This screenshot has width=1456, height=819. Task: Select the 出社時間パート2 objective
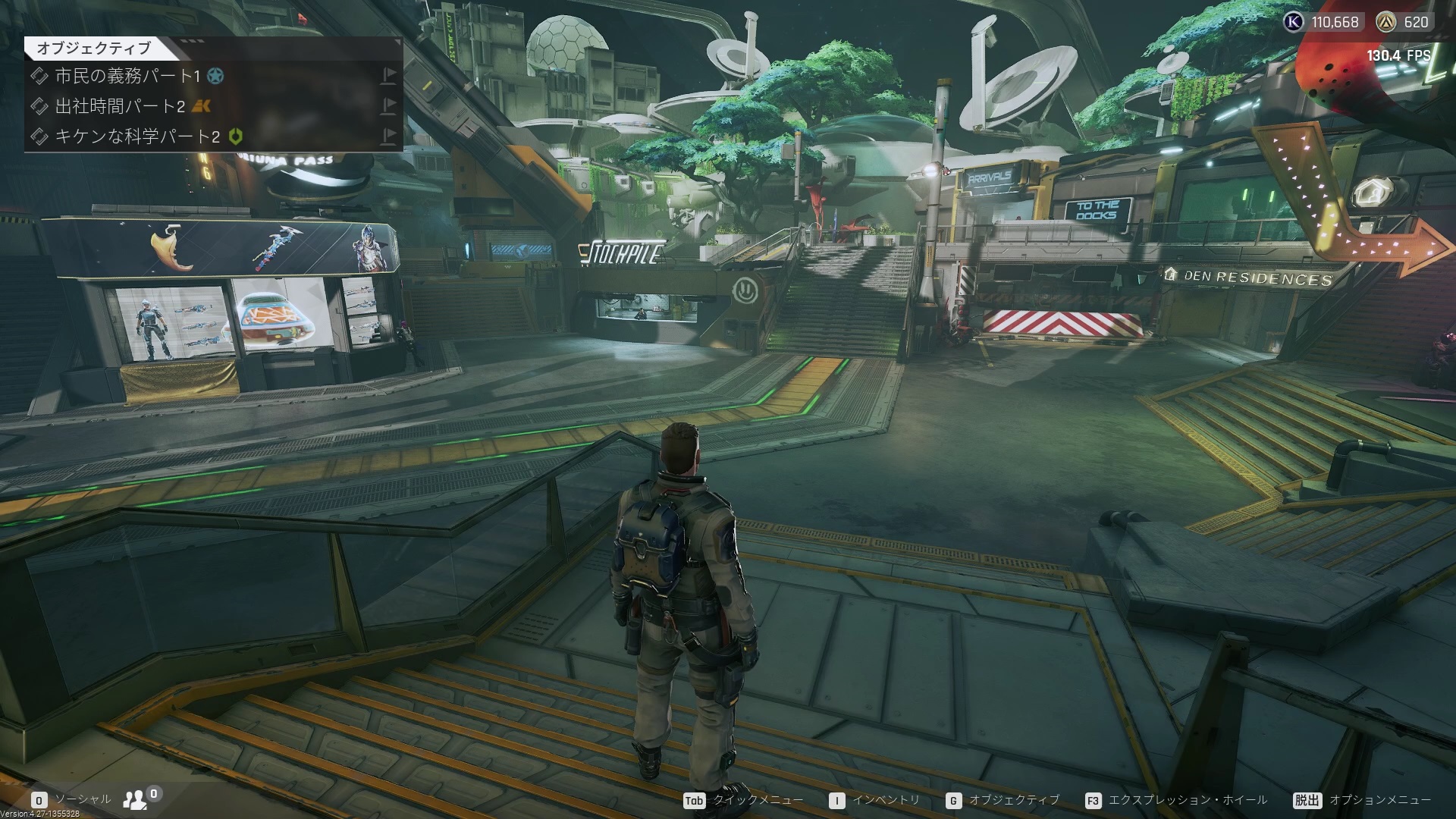tap(119, 106)
